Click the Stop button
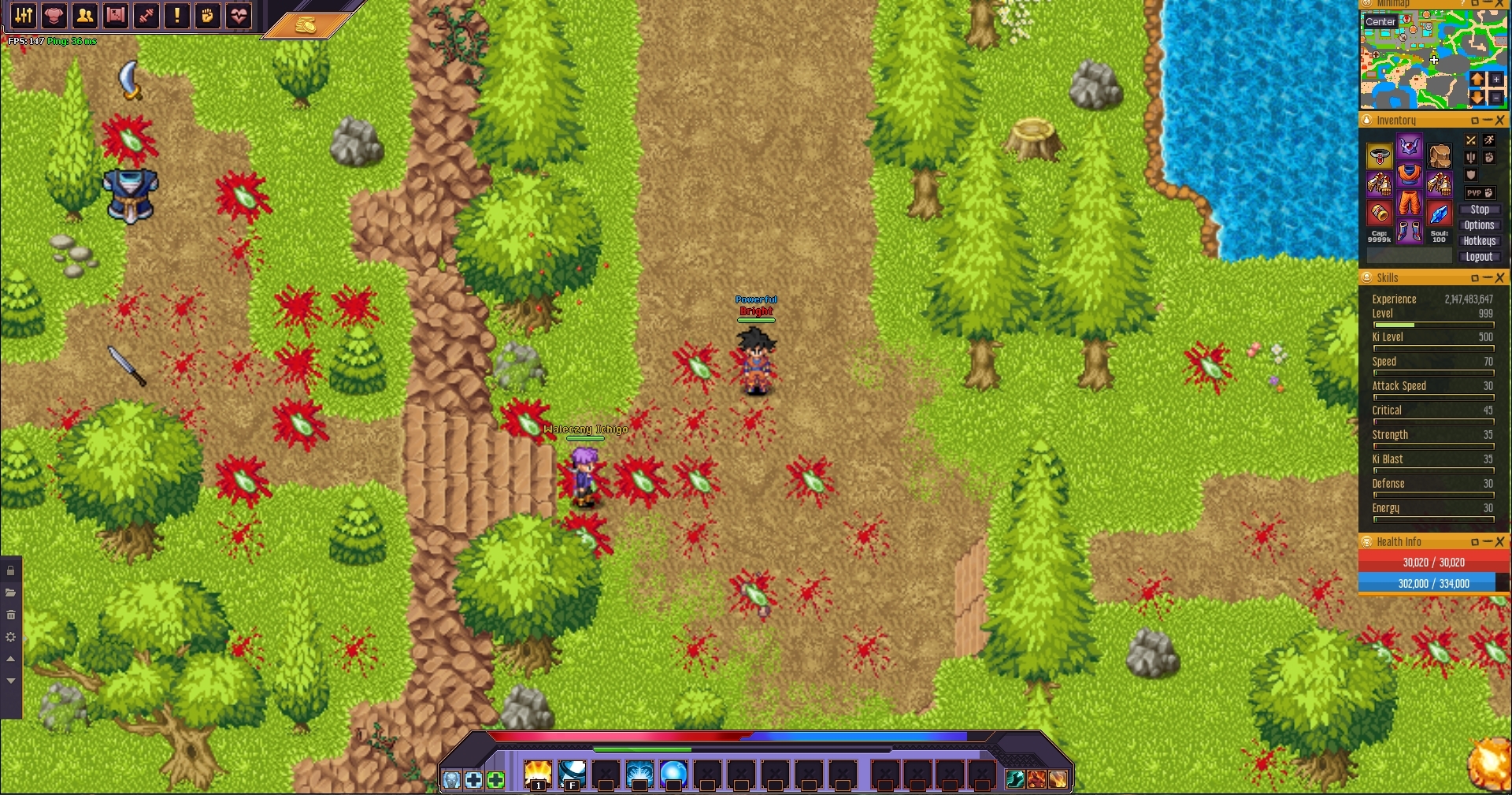This screenshot has height=795, width=1512. tap(1479, 210)
